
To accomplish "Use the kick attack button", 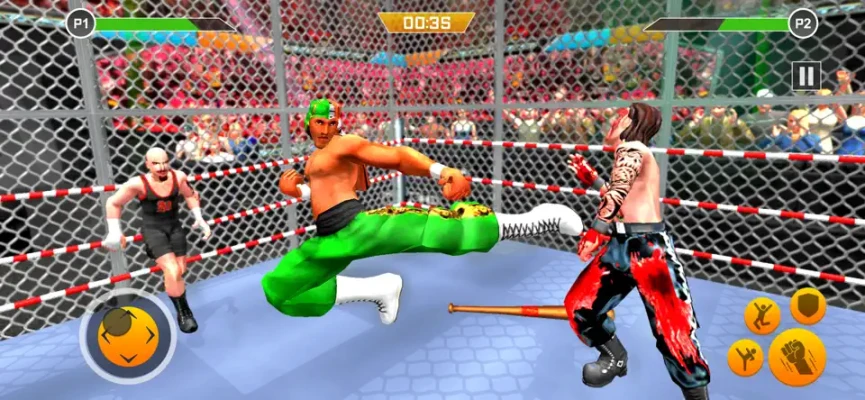I will click(745, 357).
